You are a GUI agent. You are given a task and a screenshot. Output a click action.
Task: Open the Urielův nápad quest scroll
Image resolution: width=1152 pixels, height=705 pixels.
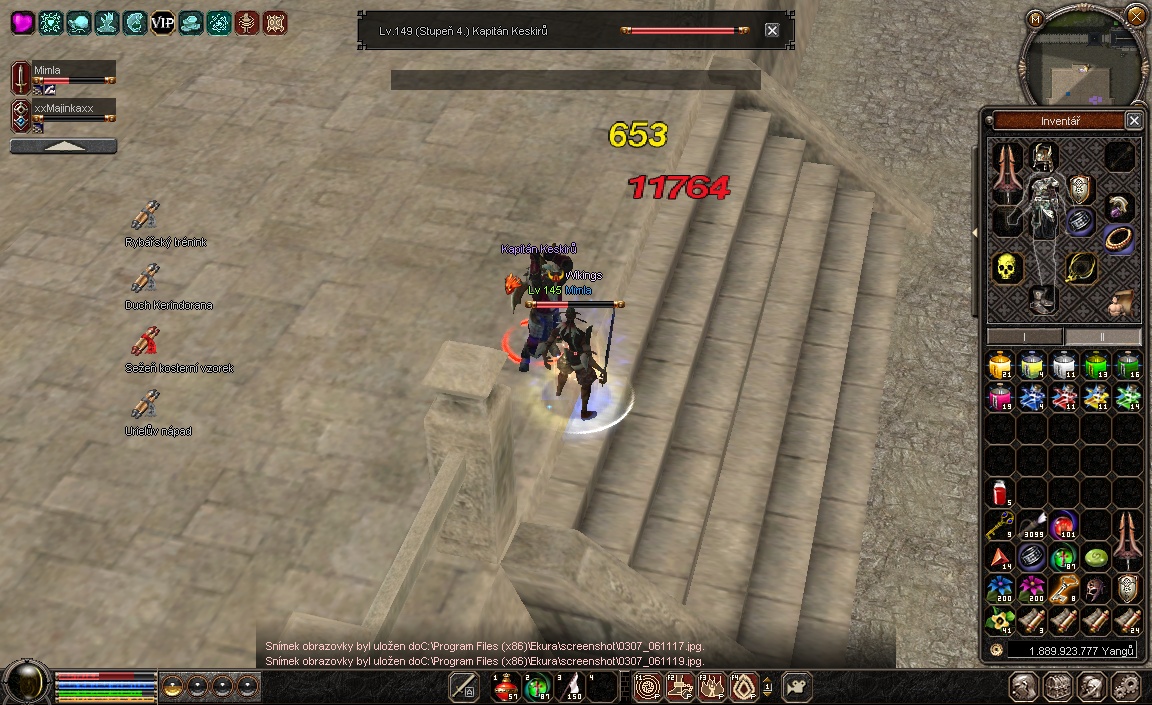146,405
